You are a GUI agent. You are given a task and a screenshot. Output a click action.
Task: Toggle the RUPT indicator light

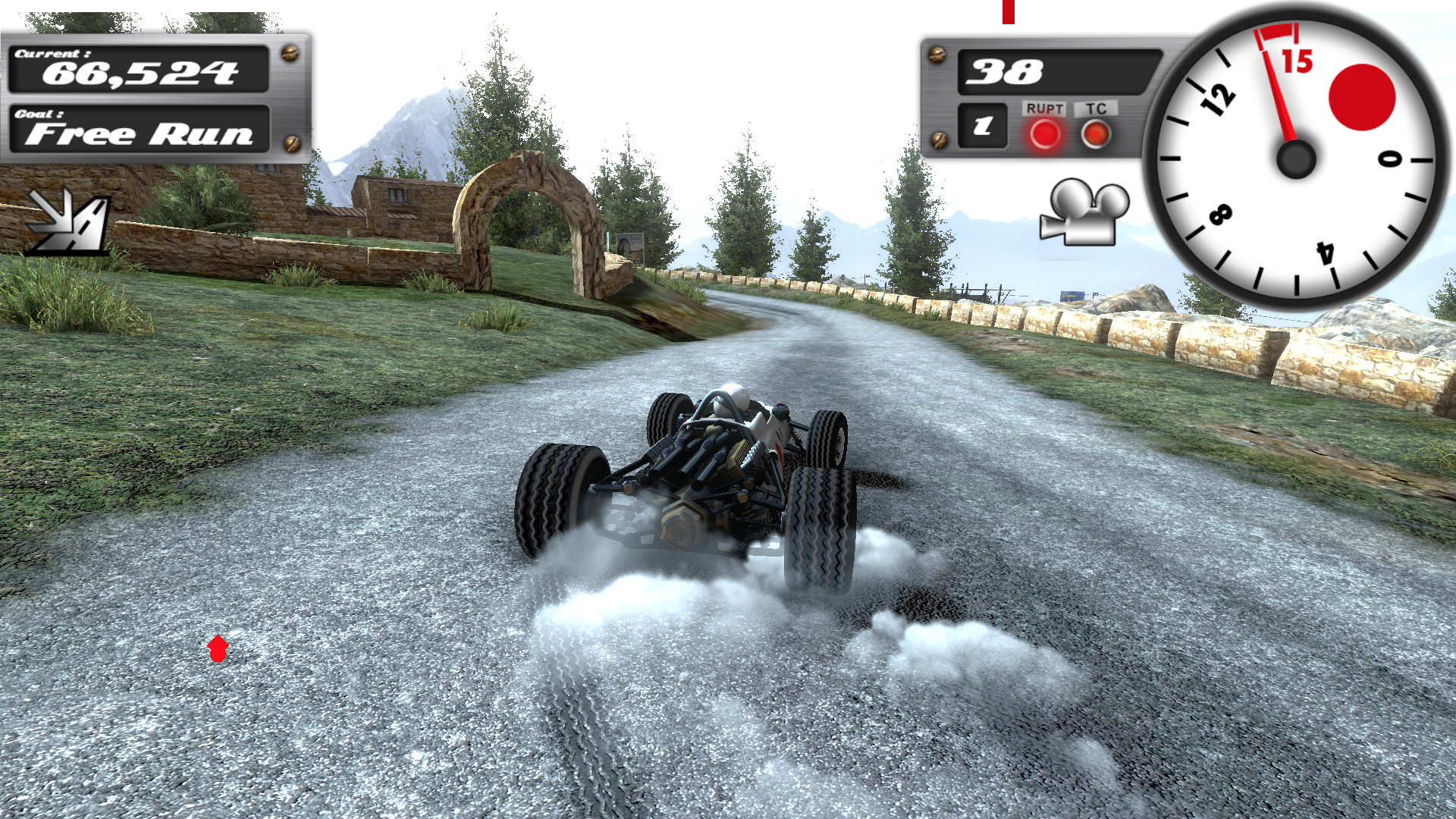pos(1044,135)
